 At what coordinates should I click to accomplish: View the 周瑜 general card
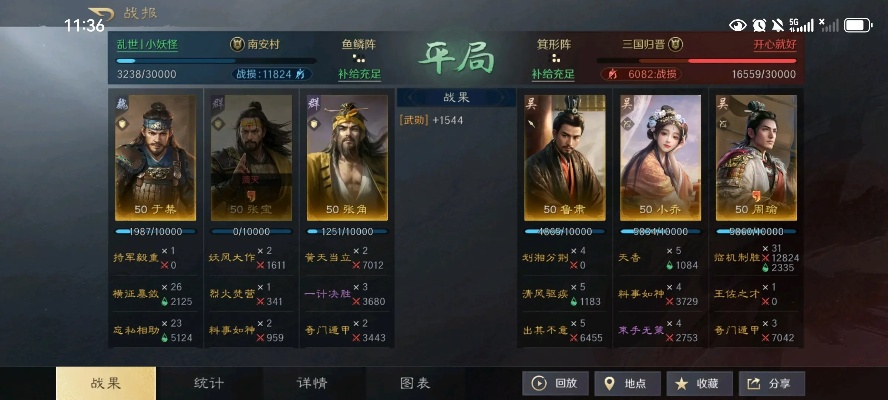(756, 157)
